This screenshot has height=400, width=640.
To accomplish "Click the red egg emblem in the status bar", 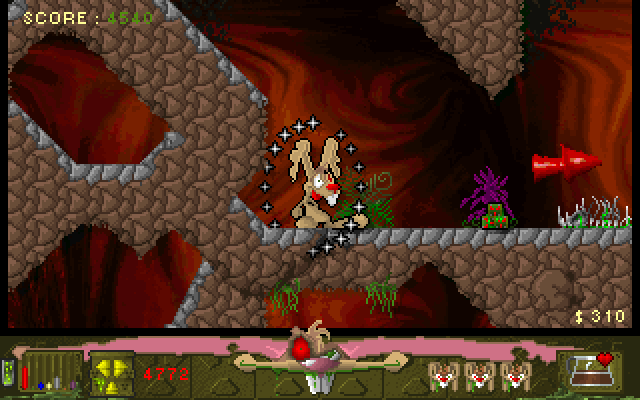I will pos(300,349).
